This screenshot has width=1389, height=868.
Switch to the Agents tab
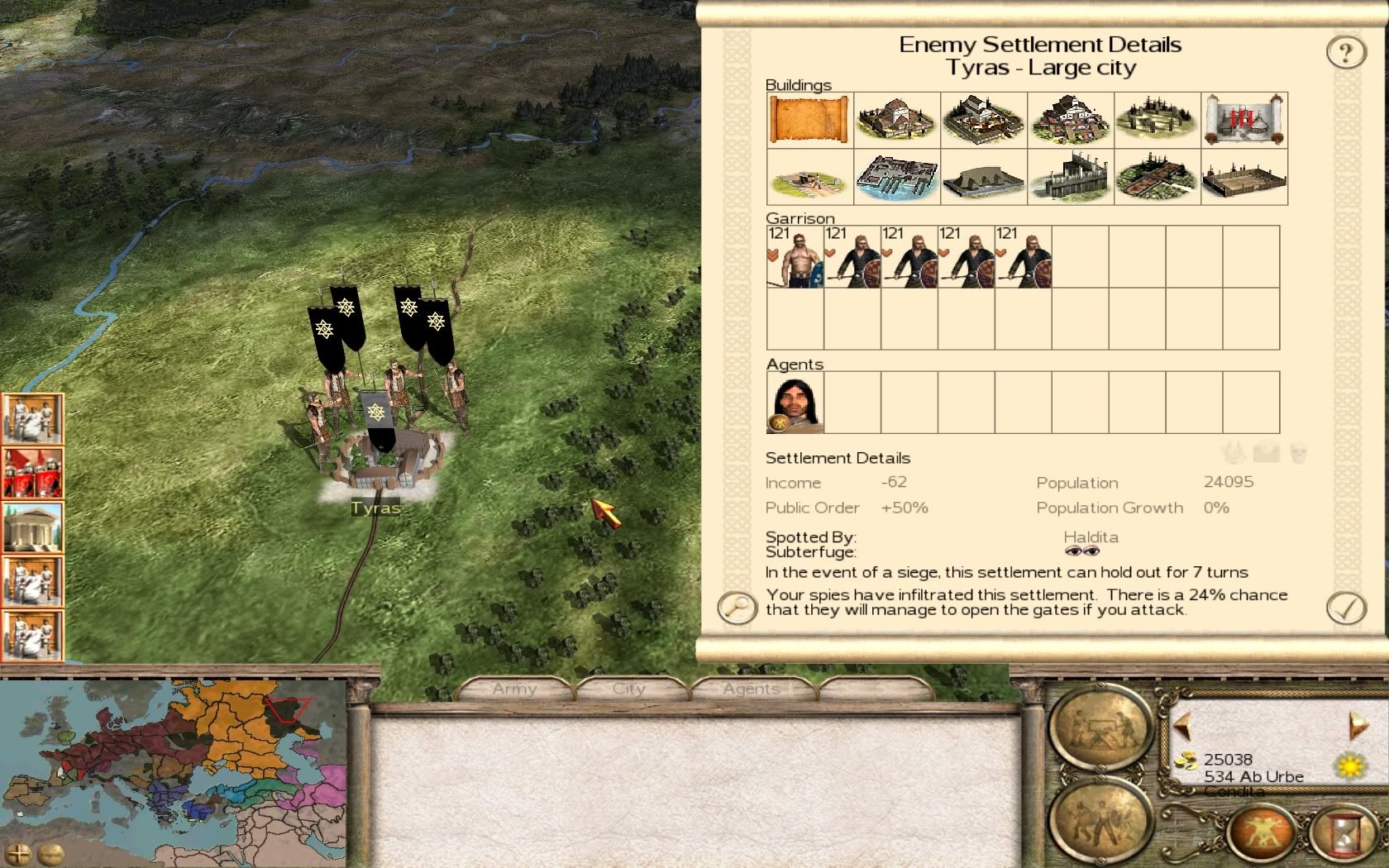click(751, 689)
